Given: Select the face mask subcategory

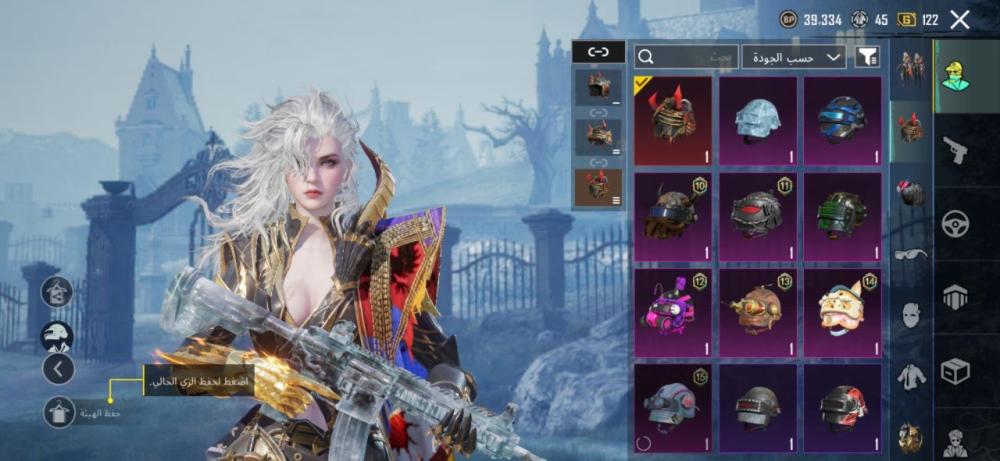Looking at the screenshot, I should click(x=910, y=316).
